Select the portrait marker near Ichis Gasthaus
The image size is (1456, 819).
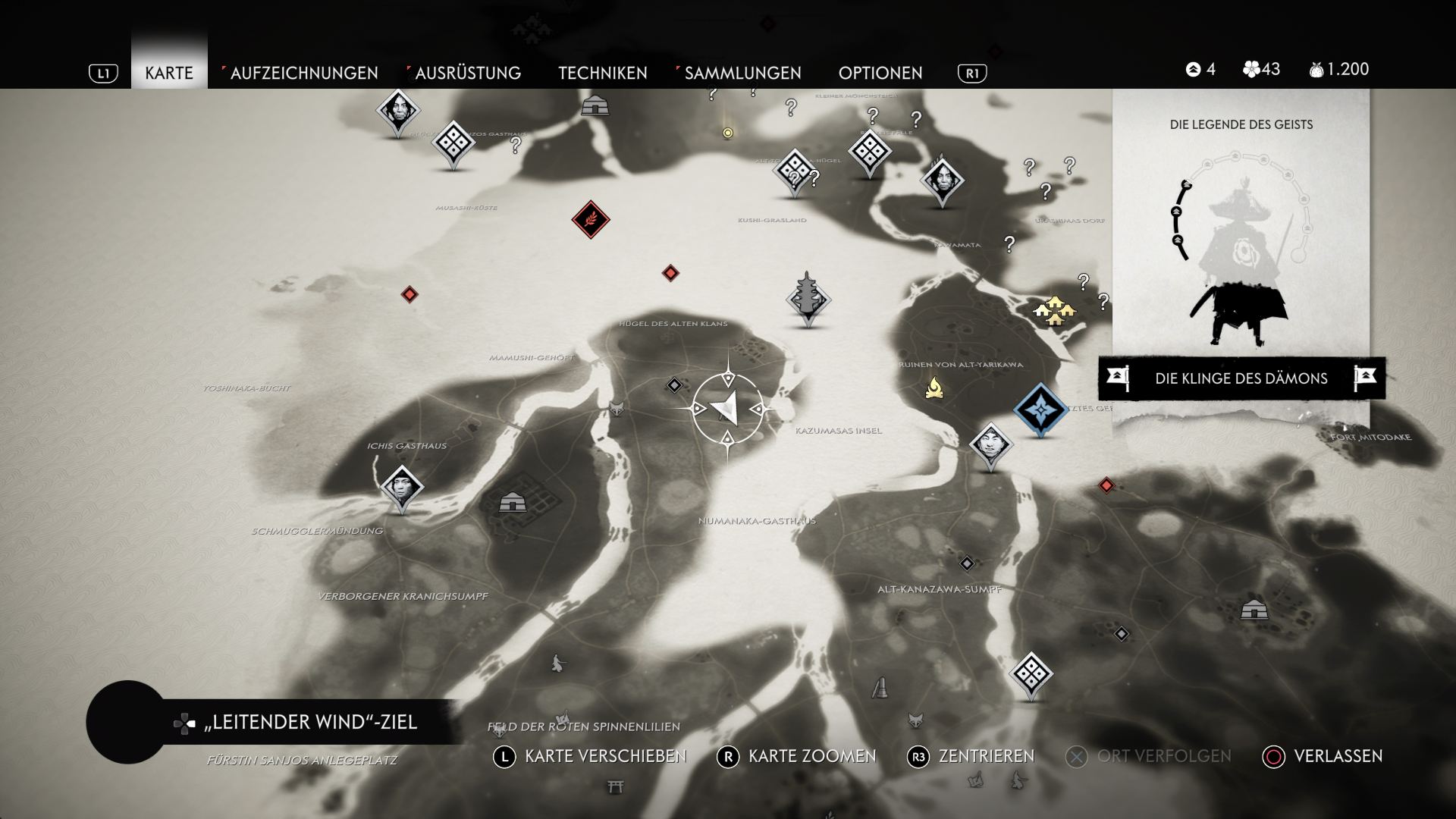point(401,487)
